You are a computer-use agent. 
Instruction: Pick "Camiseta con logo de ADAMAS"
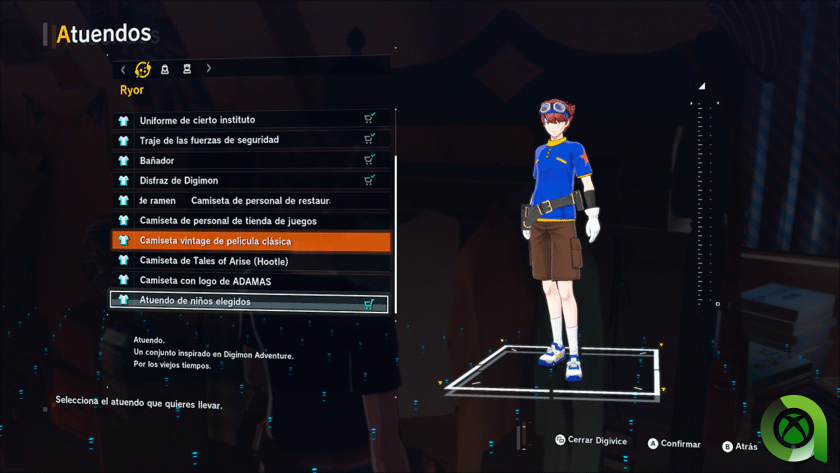(250, 281)
